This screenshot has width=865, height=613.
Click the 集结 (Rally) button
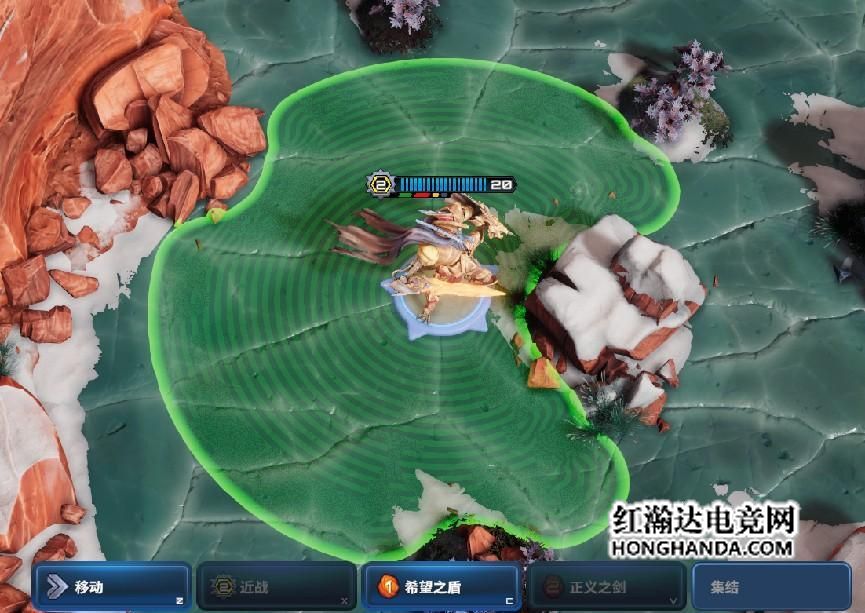[770, 587]
